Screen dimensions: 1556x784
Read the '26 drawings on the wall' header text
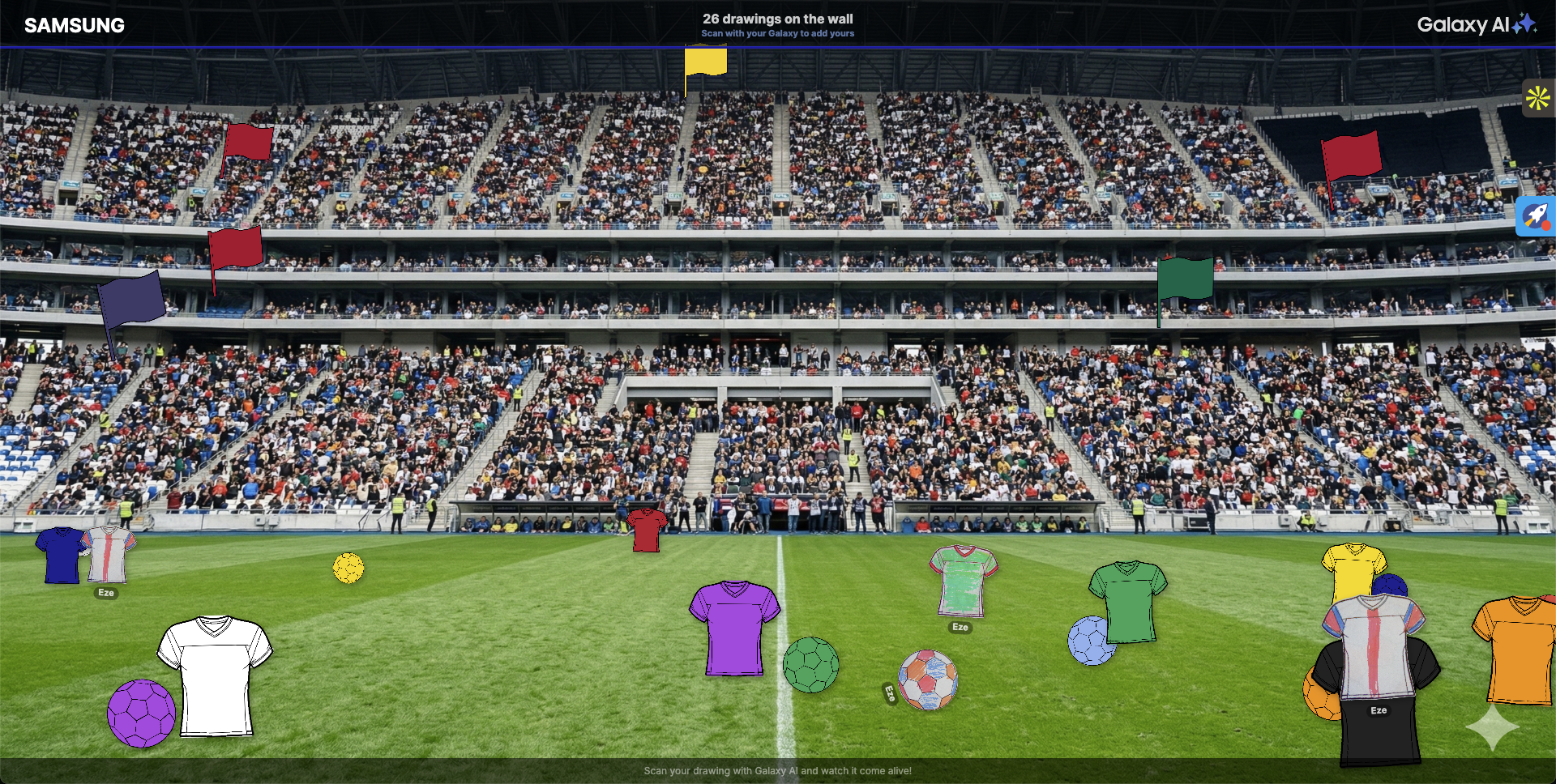click(778, 18)
